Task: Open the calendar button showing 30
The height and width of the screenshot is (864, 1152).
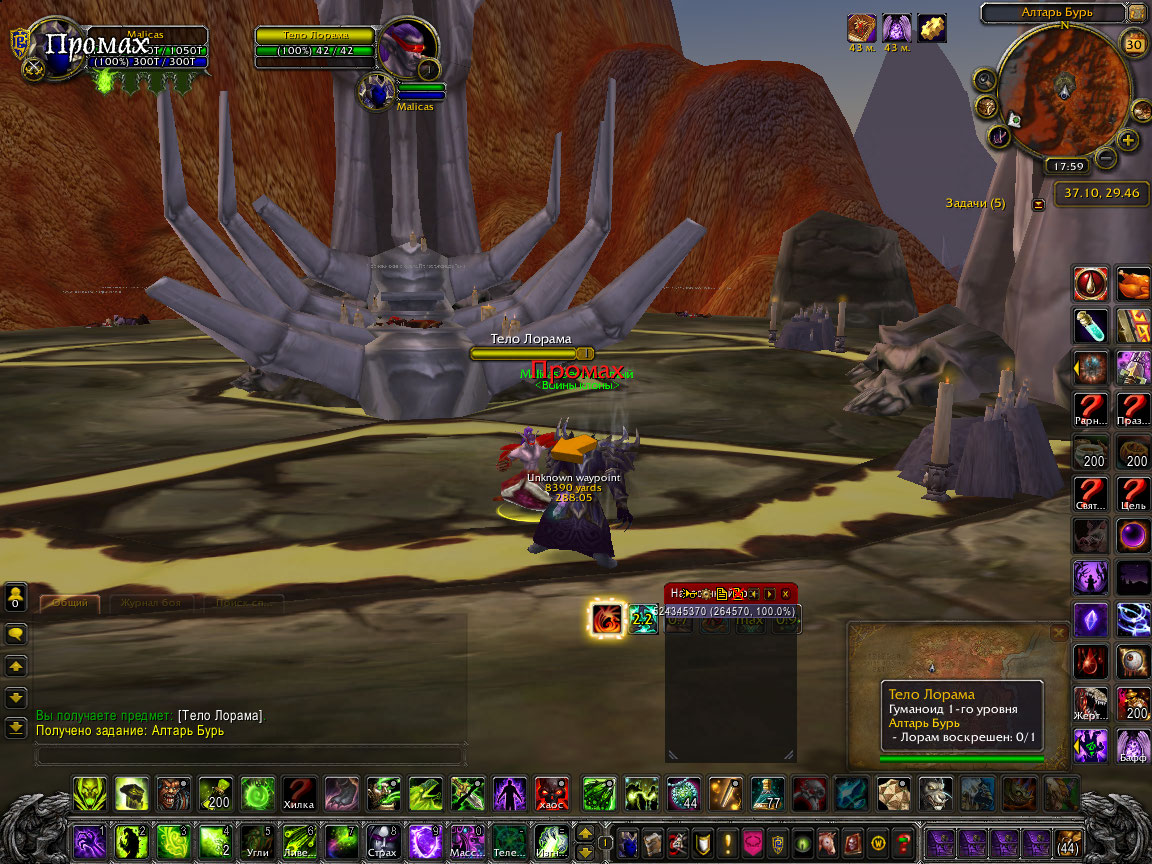Action: click(1134, 44)
